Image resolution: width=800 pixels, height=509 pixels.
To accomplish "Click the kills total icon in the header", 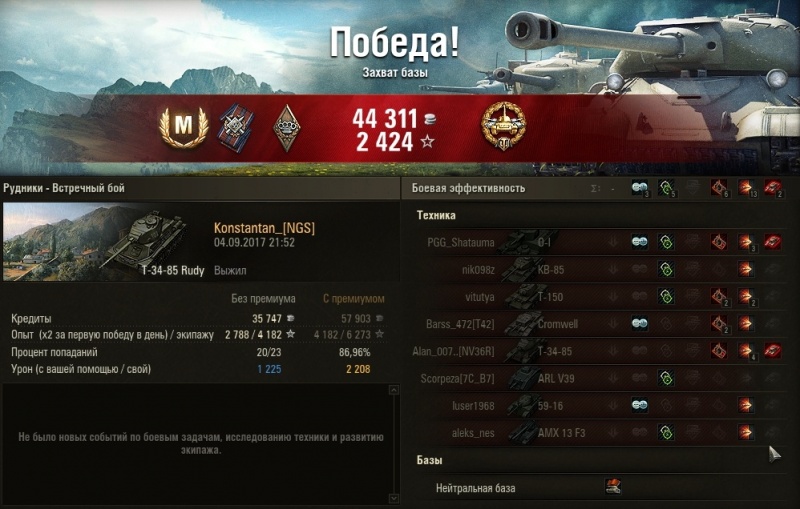I will point(772,188).
